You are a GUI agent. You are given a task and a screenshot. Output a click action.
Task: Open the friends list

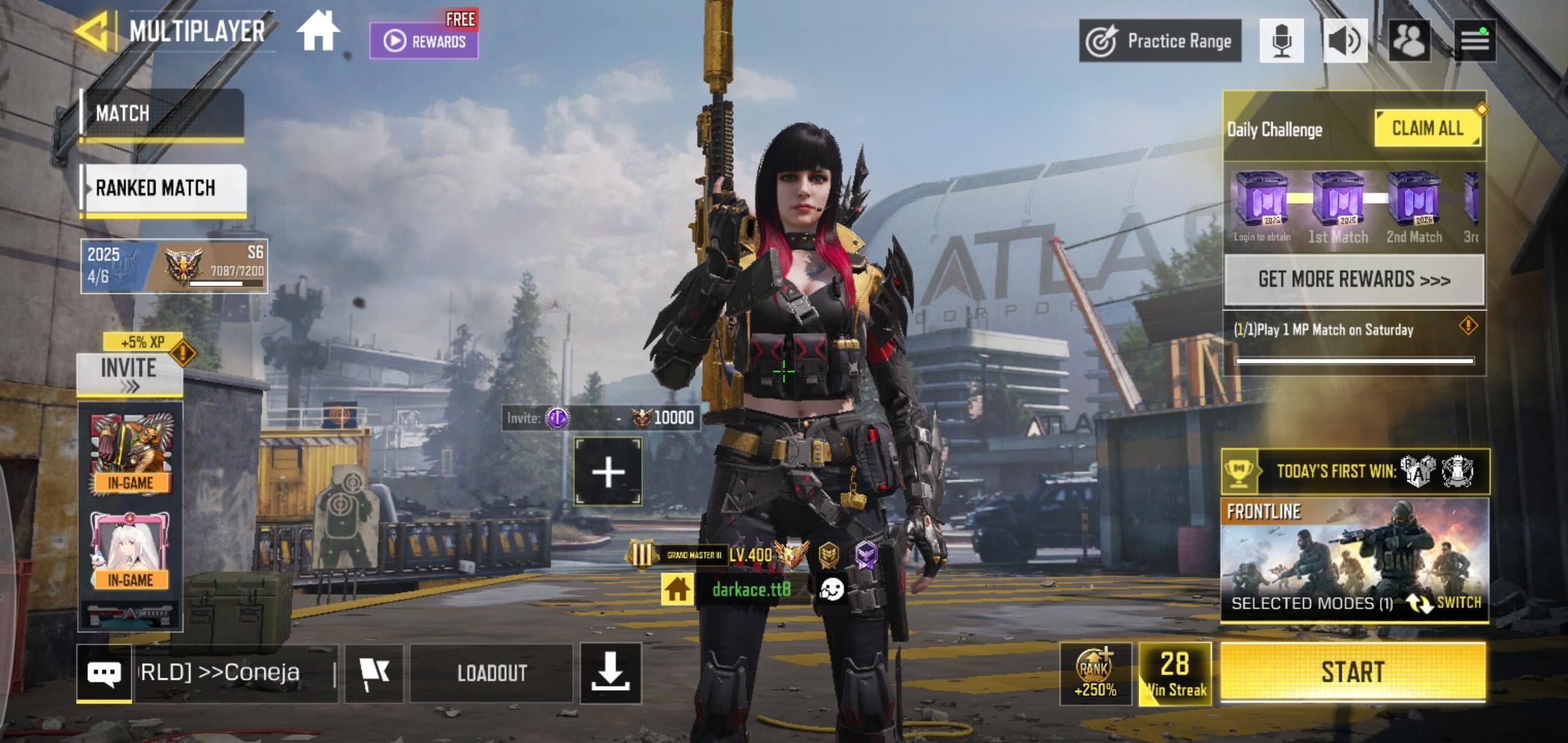tap(1409, 41)
